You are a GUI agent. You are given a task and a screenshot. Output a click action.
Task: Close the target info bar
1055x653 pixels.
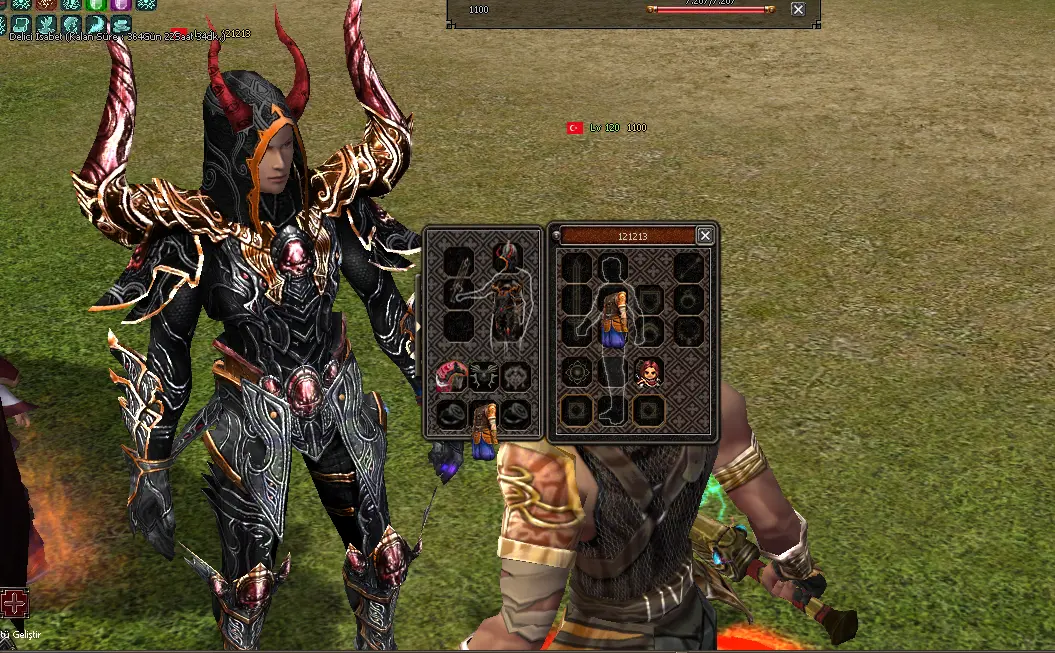pos(797,9)
